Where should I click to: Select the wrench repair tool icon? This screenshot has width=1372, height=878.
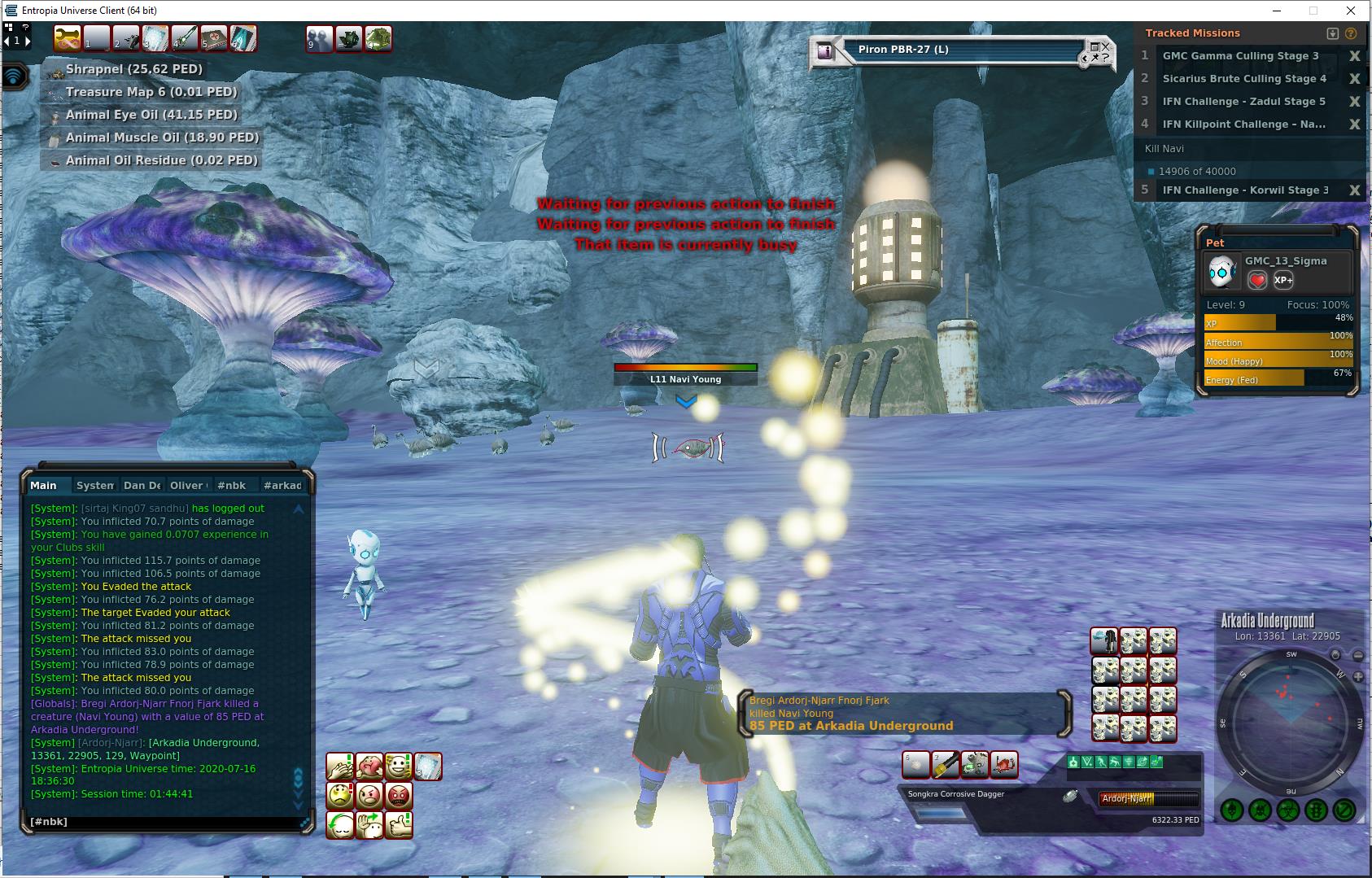[68, 38]
